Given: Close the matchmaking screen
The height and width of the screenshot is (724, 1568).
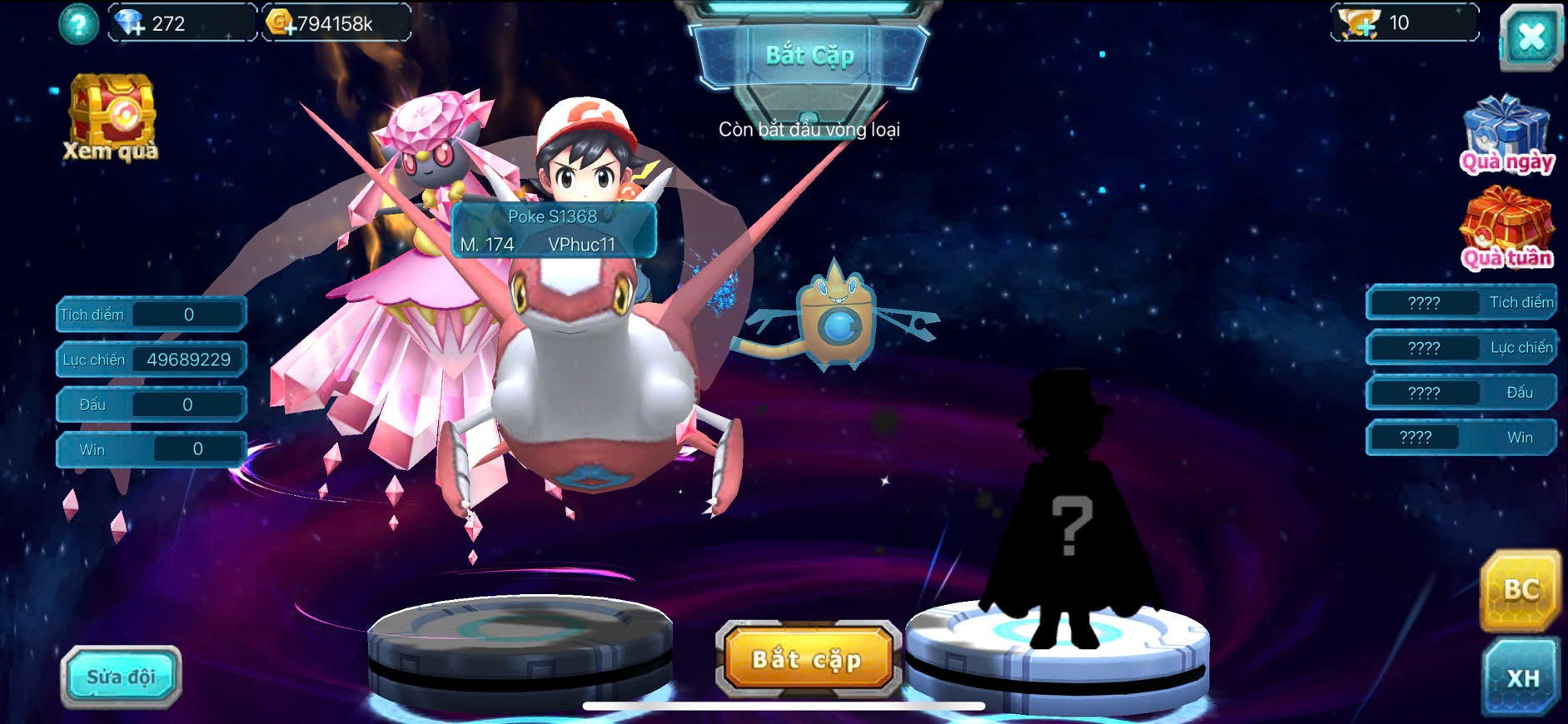Looking at the screenshot, I should coord(1531,37).
